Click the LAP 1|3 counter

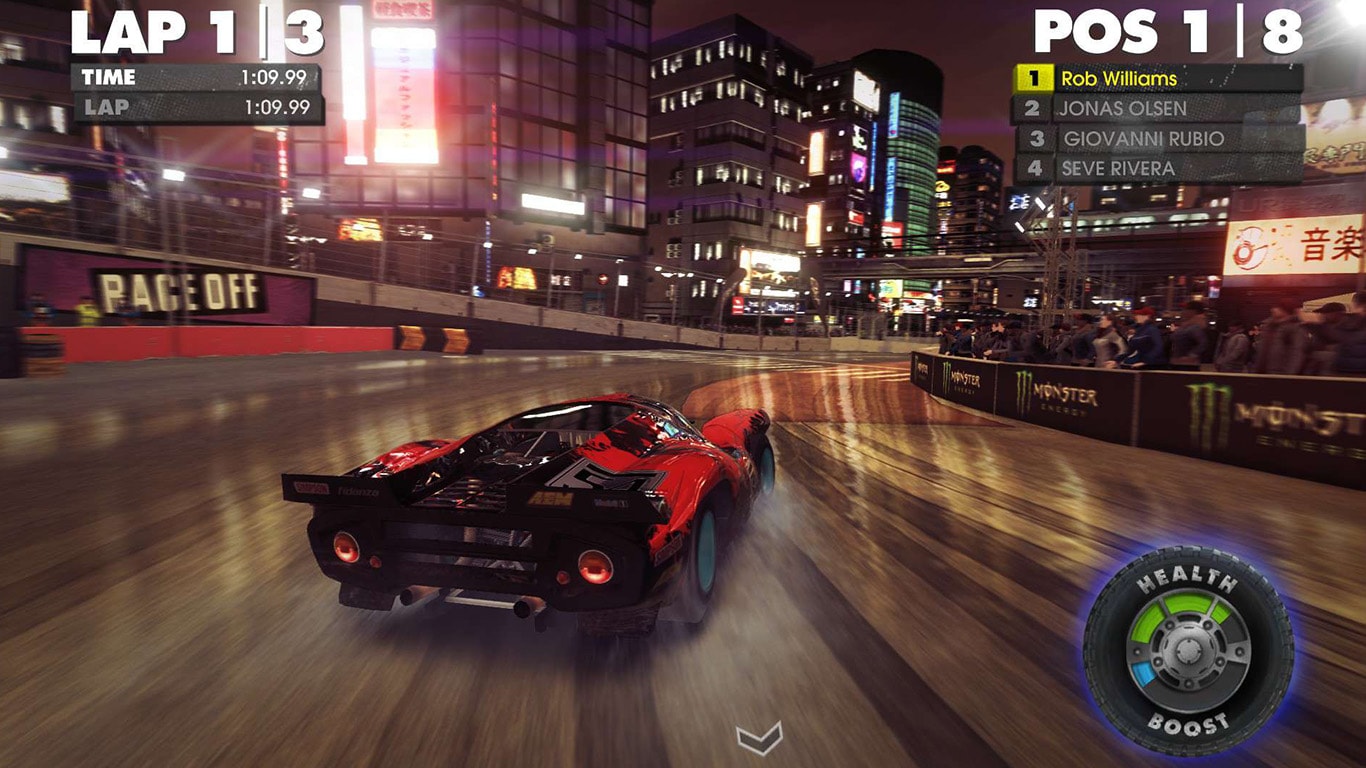tap(199, 30)
